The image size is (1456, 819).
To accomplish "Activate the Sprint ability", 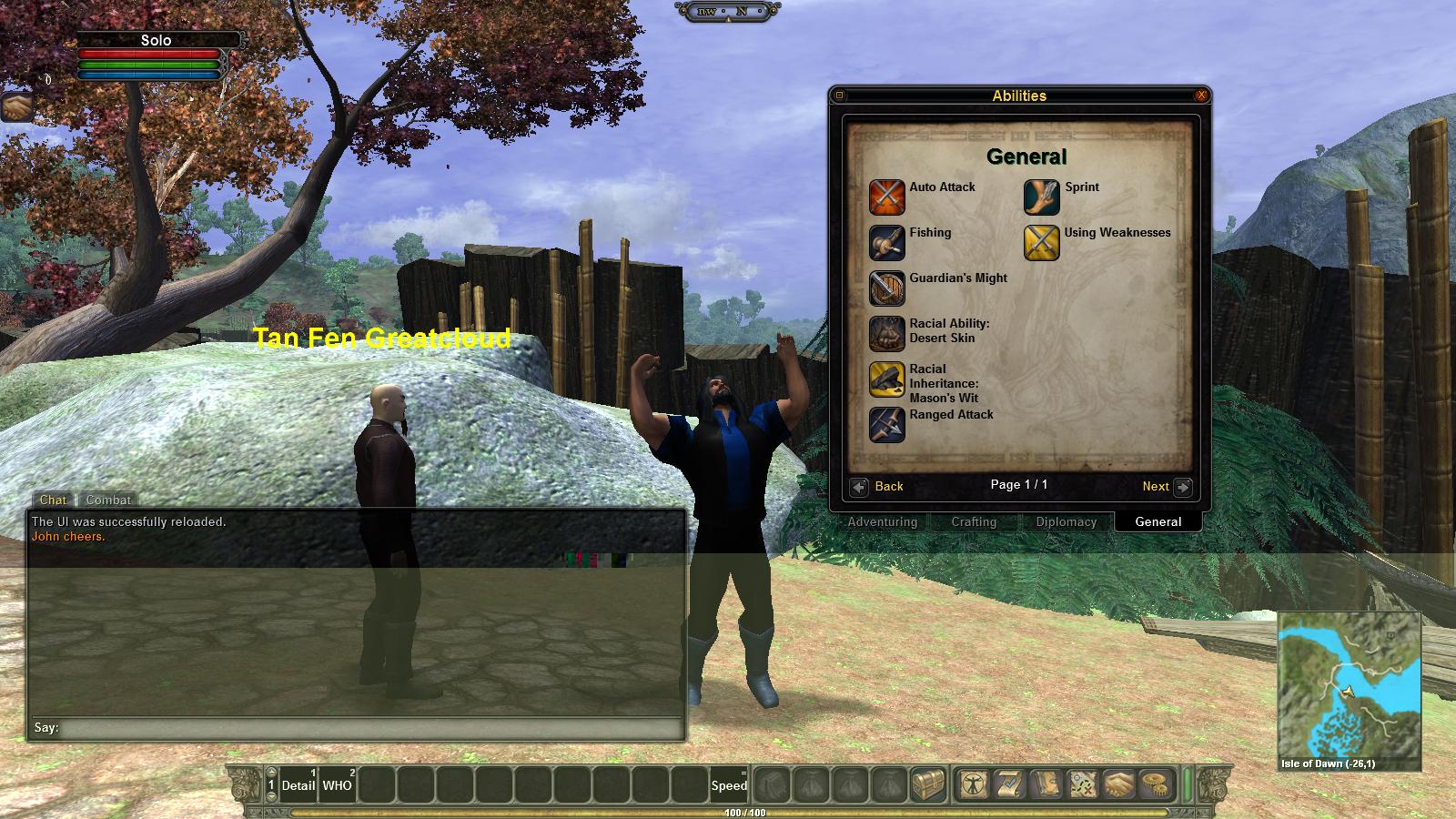I will [1041, 197].
